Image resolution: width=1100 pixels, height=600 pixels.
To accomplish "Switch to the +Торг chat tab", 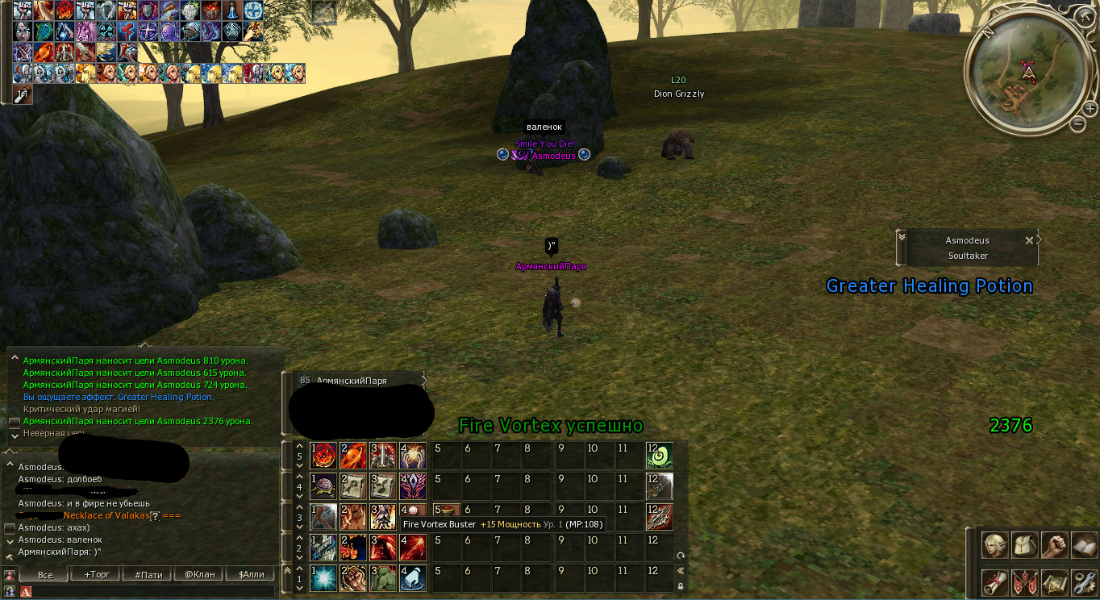I will tap(96, 575).
